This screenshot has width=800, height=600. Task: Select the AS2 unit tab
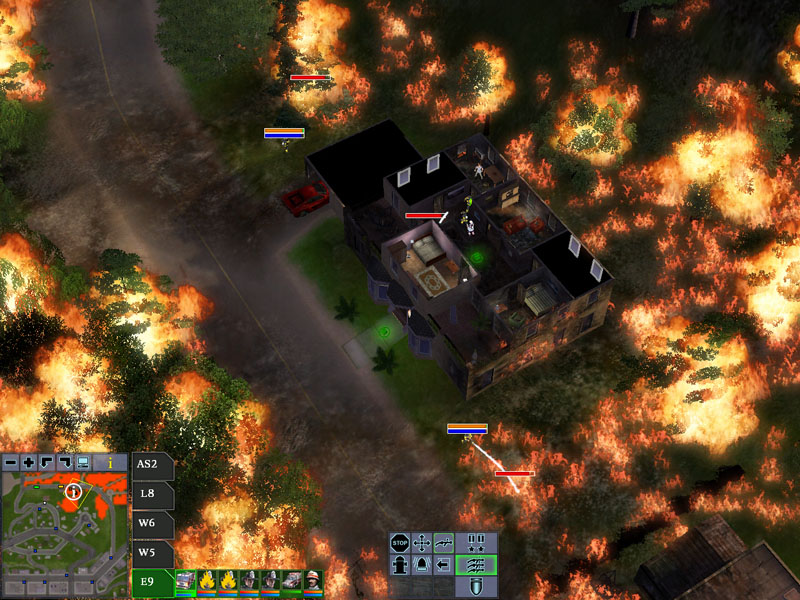(x=149, y=464)
